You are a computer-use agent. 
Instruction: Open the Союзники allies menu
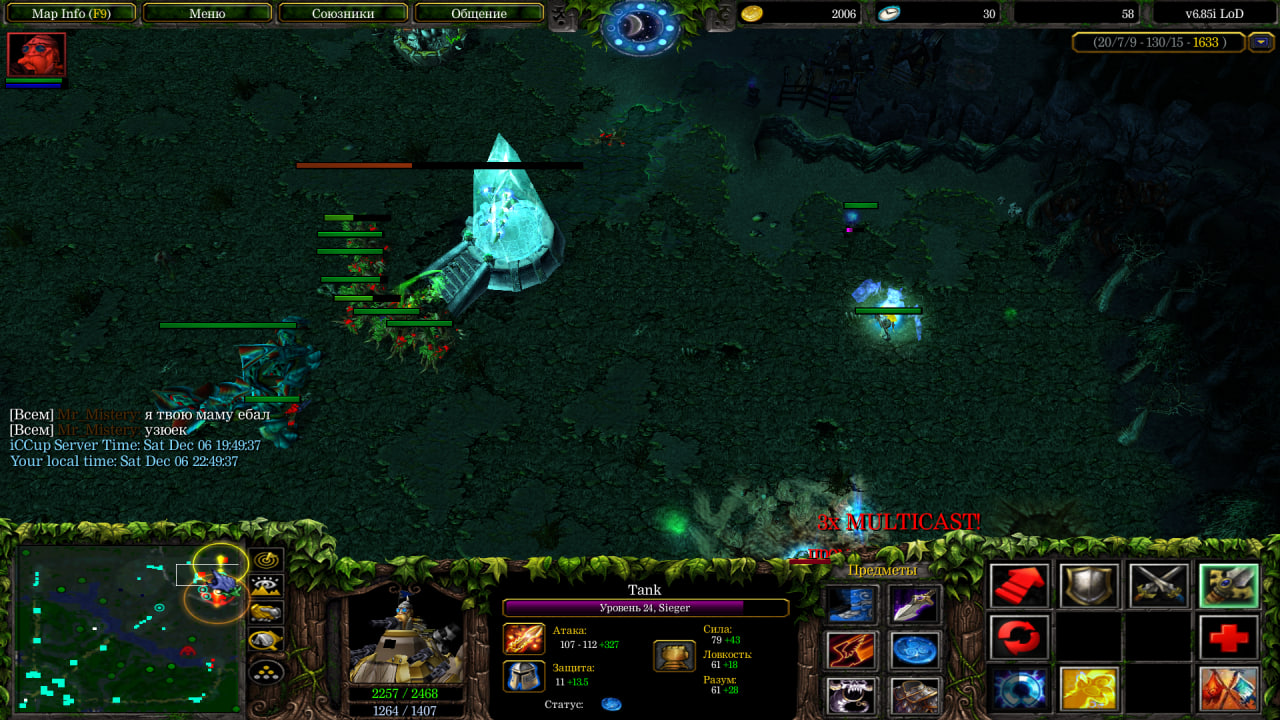tap(343, 13)
